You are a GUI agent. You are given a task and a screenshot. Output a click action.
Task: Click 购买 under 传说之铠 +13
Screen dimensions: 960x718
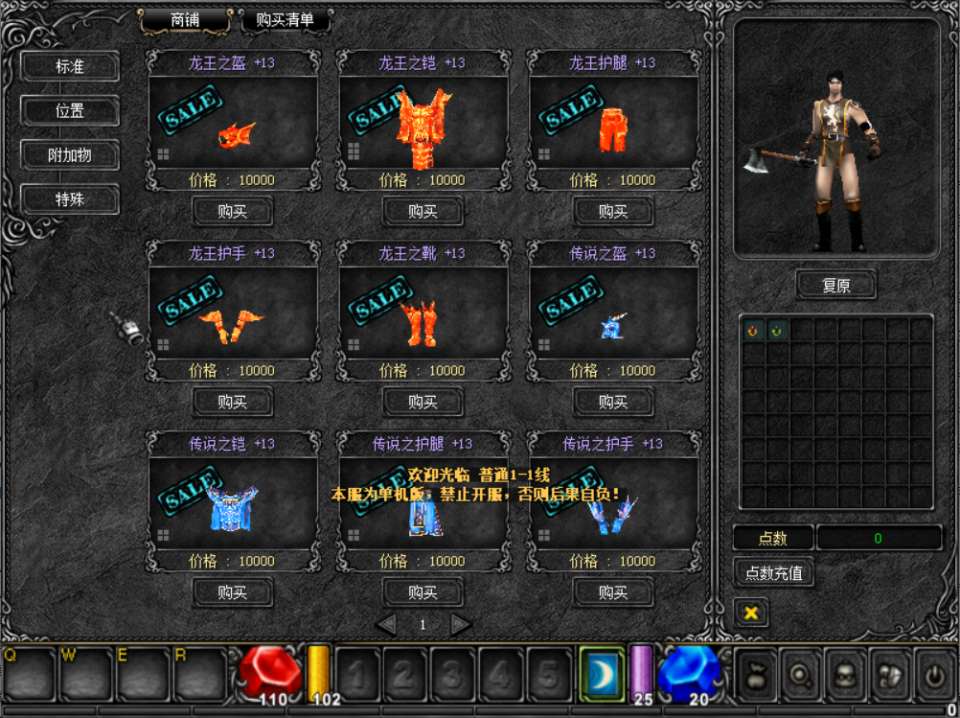click(x=232, y=592)
